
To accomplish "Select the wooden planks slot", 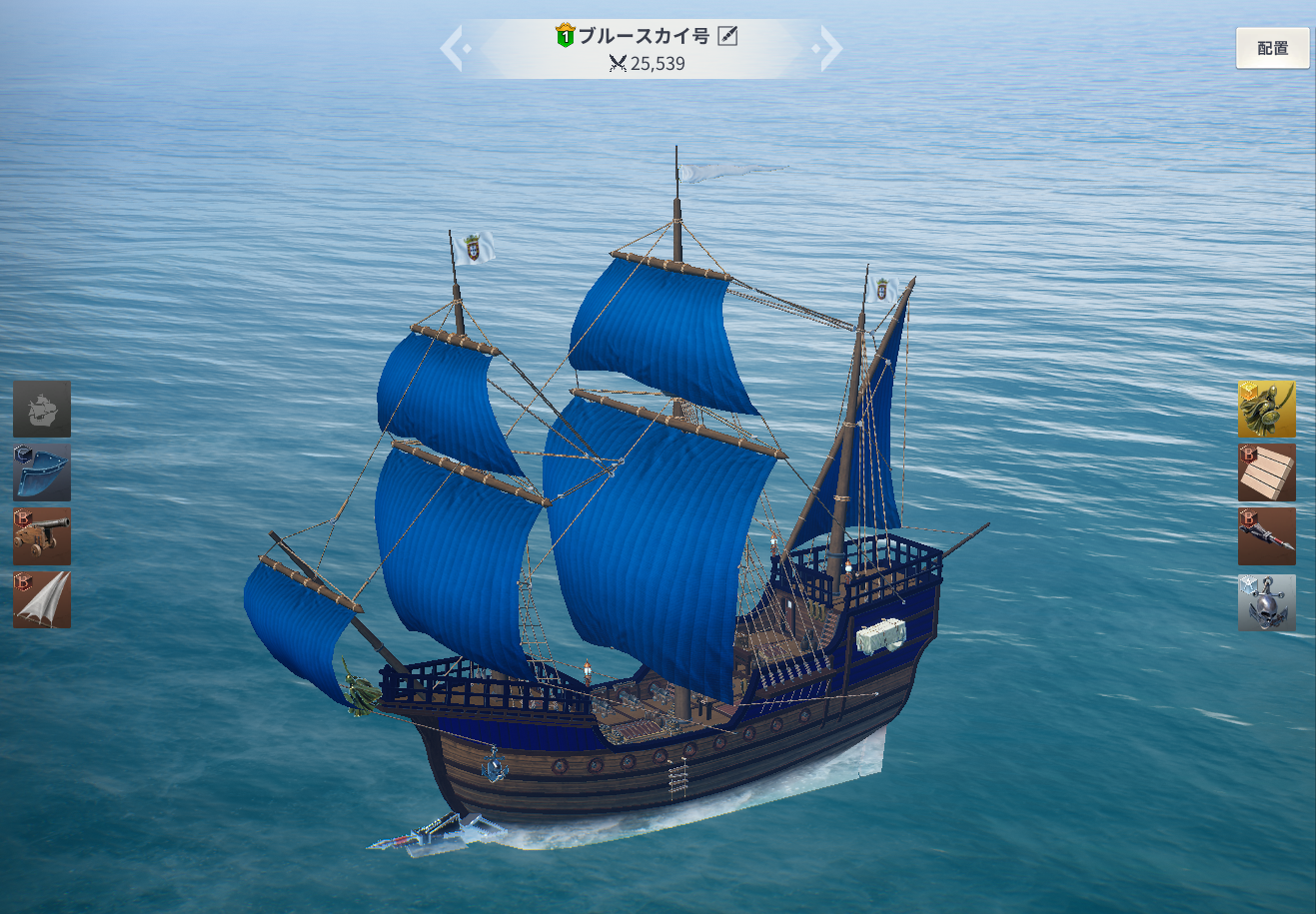I will pos(1266,472).
